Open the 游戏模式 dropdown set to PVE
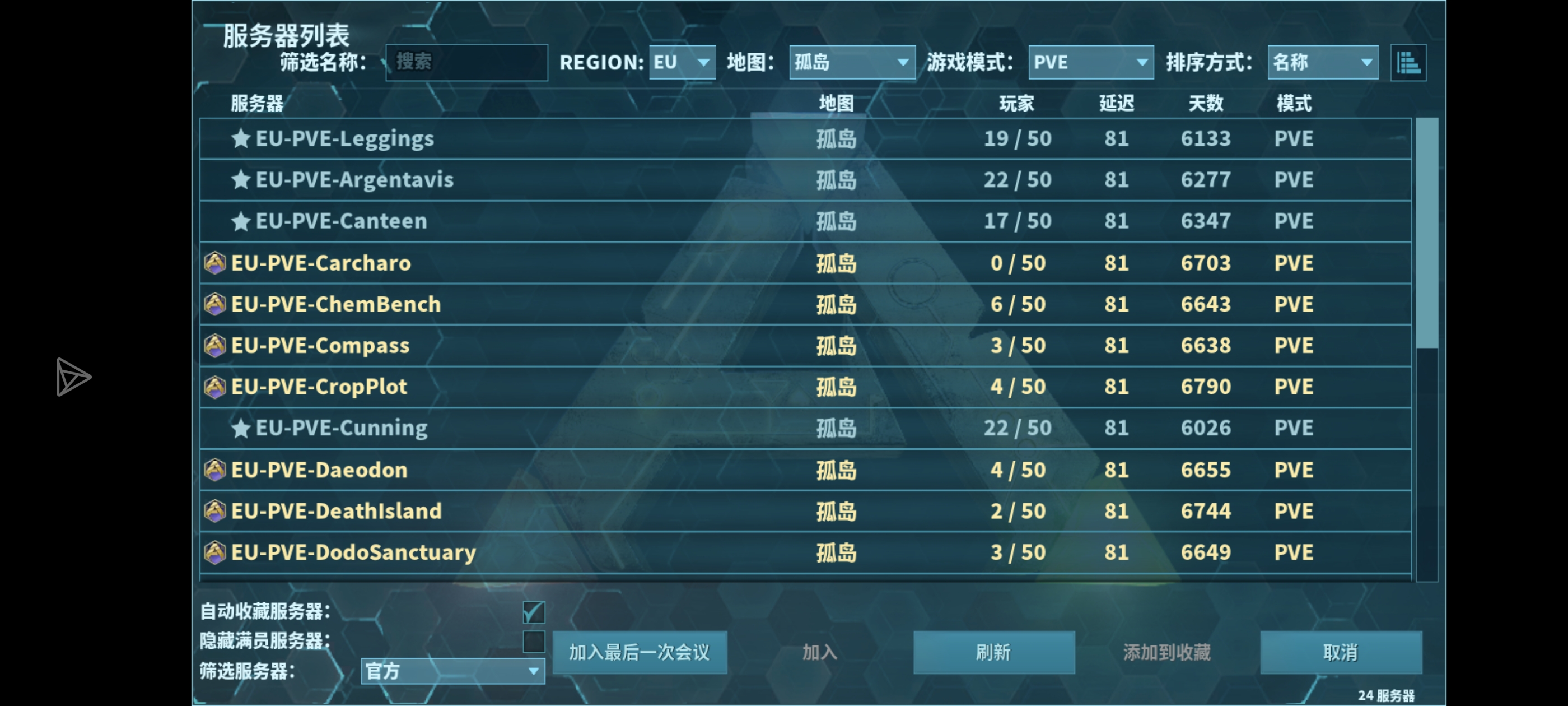Screen dimensions: 1568x706 (x=1090, y=62)
